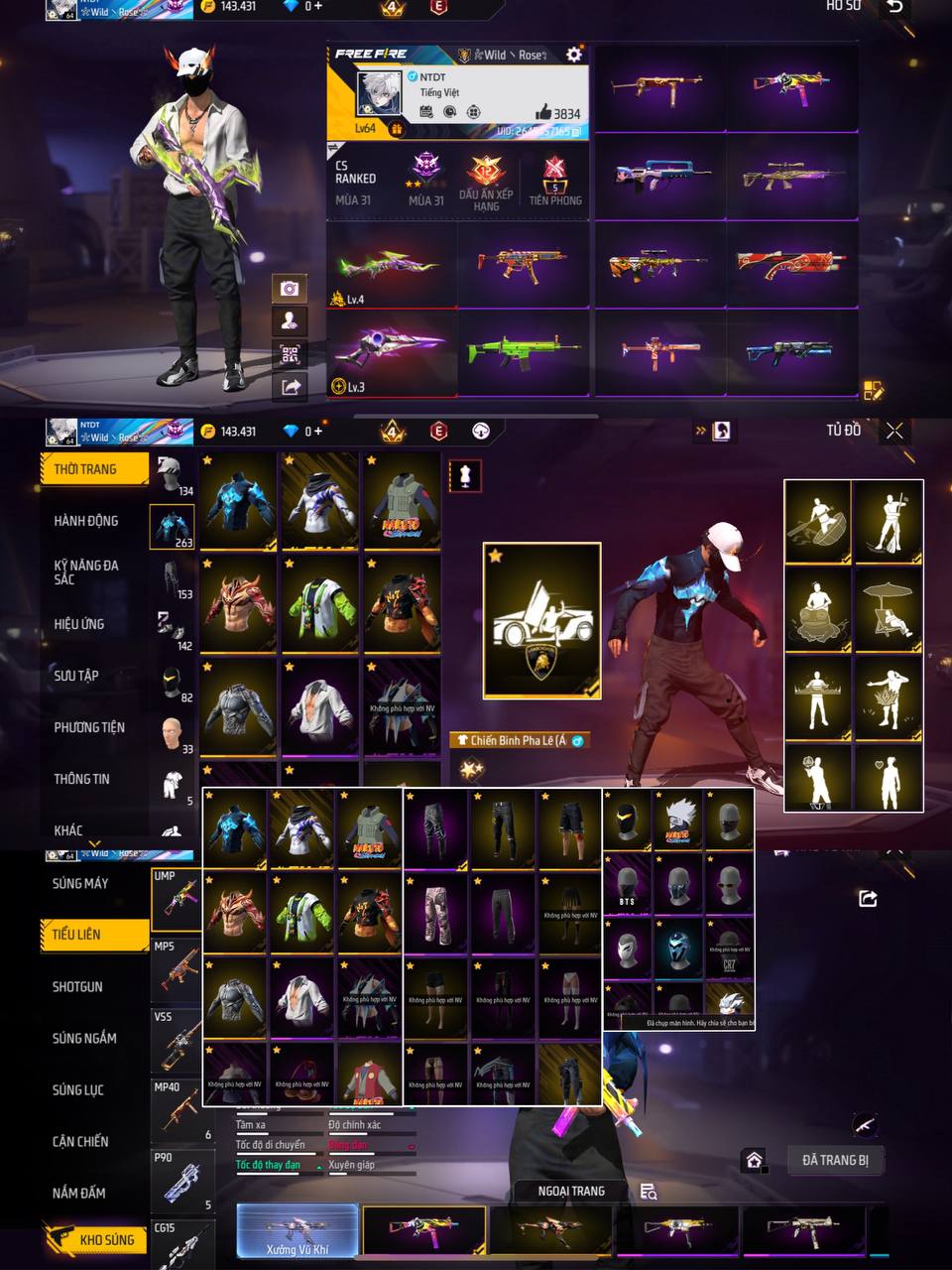Open the Sưu Tập tab
Viewport: 952px width, 1270px height.
76,676
